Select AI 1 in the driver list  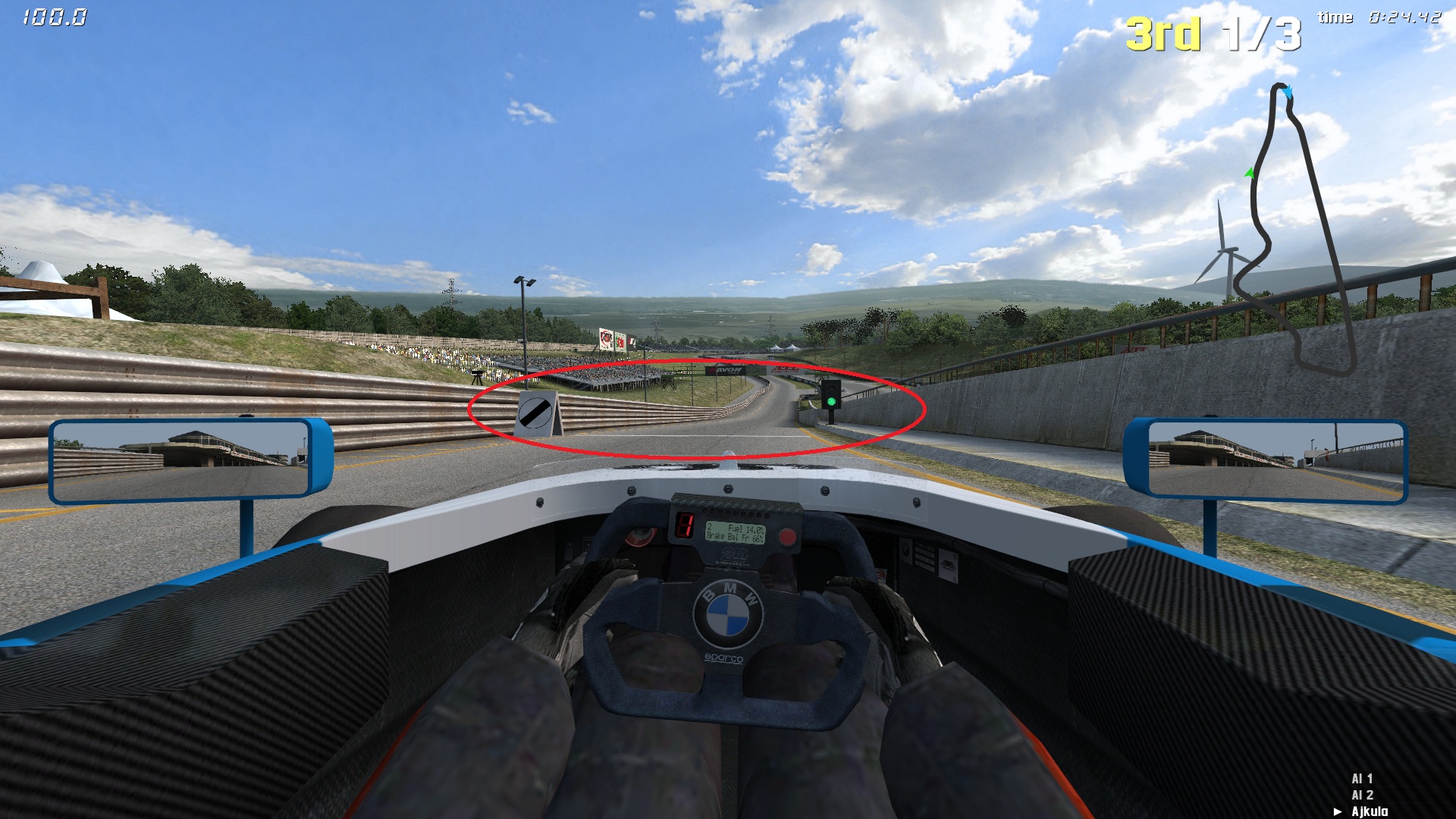click(x=1362, y=779)
